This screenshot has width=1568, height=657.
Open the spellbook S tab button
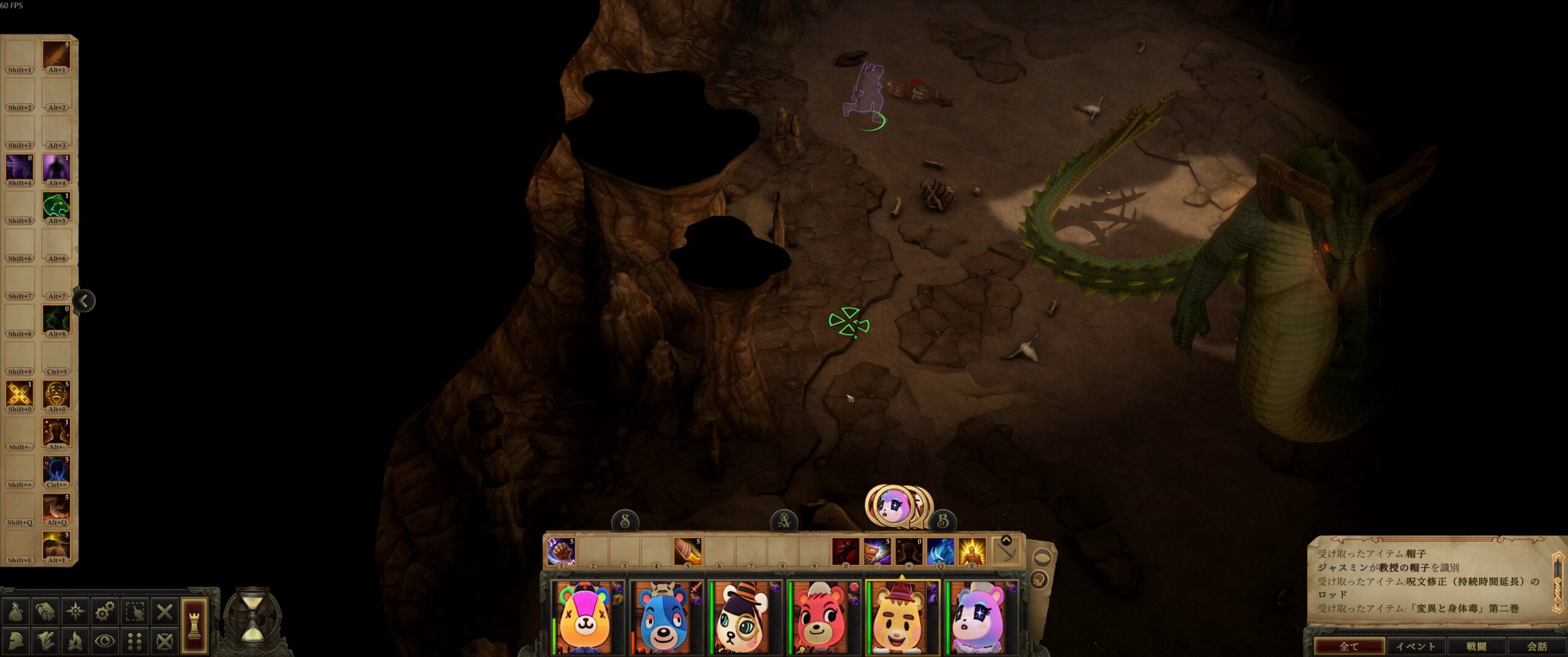pos(625,522)
